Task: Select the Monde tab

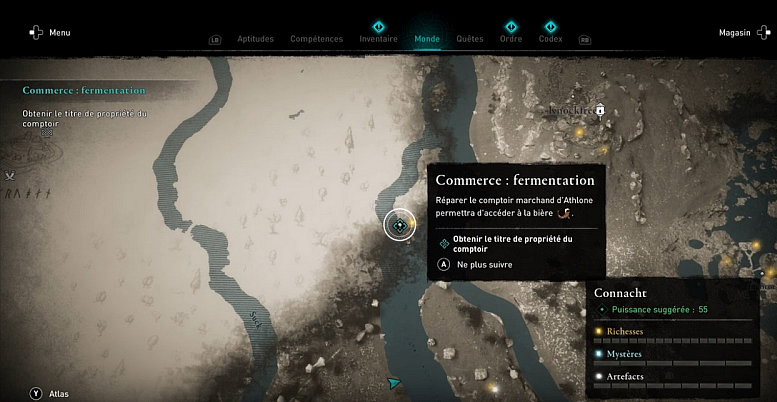Action: tap(427, 39)
